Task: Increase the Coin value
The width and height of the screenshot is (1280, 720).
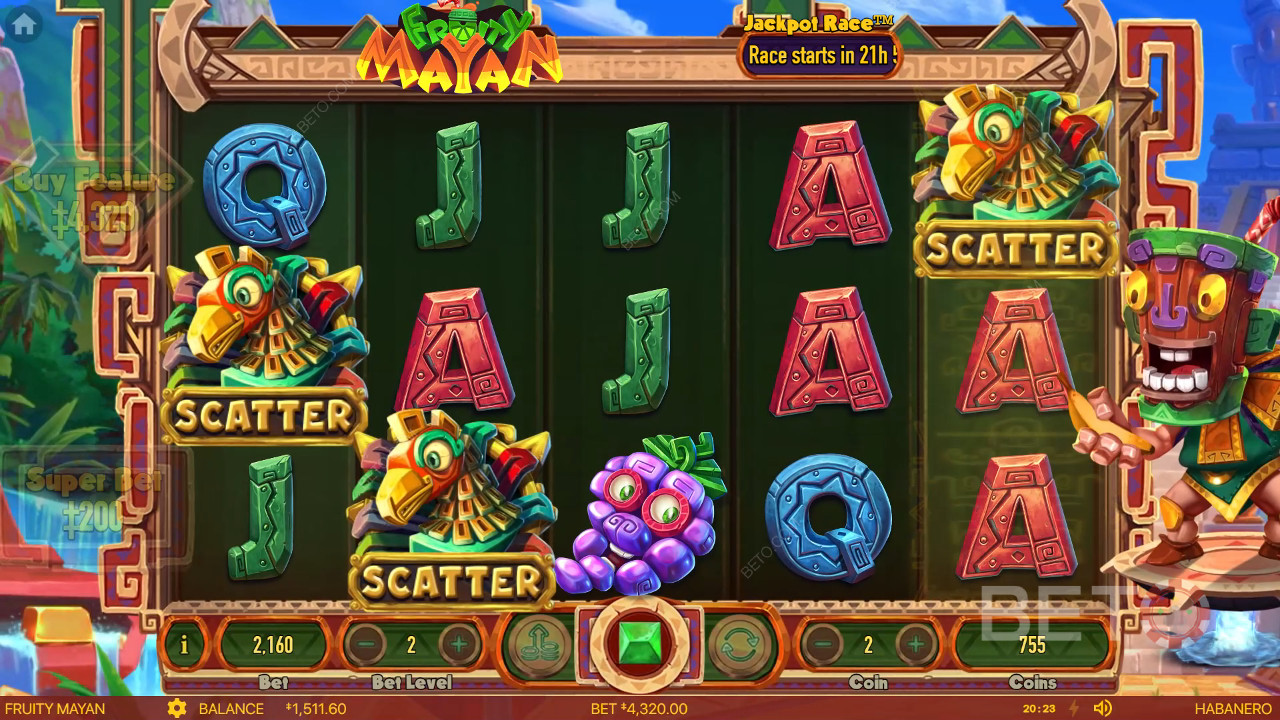Action: point(915,645)
